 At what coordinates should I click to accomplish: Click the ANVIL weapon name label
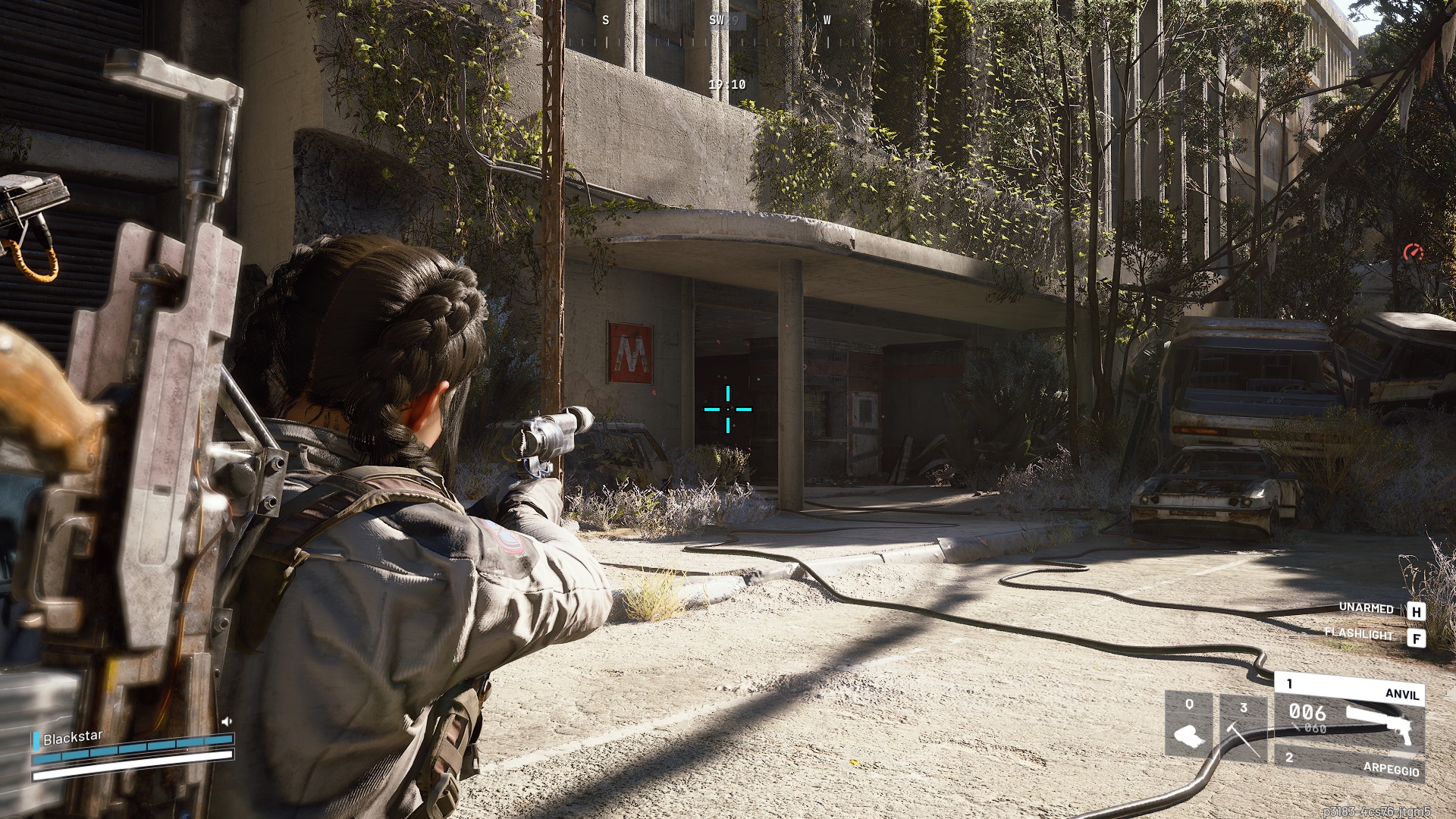[1401, 694]
